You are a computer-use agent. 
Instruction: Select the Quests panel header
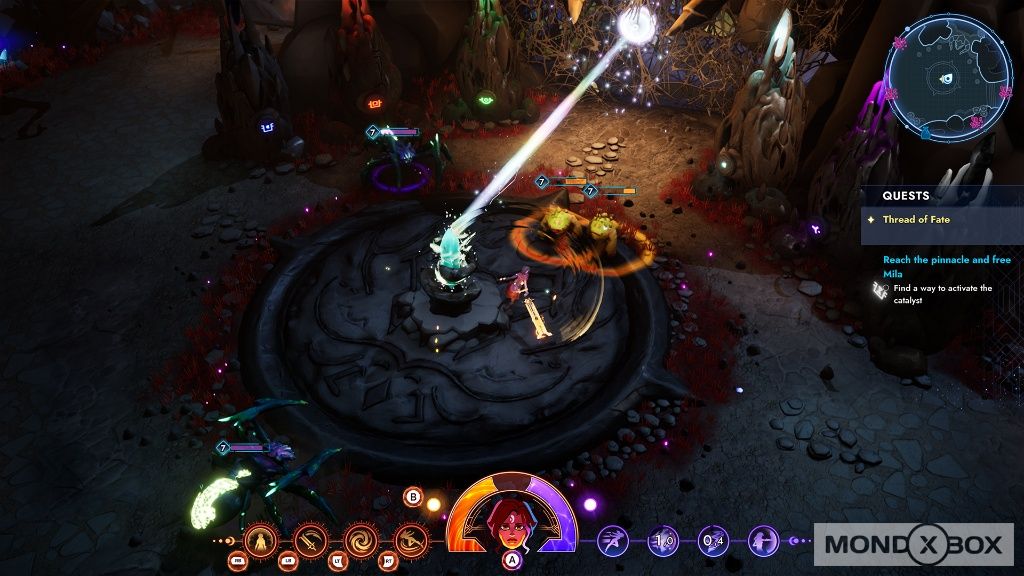pyautogui.click(x=906, y=196)
